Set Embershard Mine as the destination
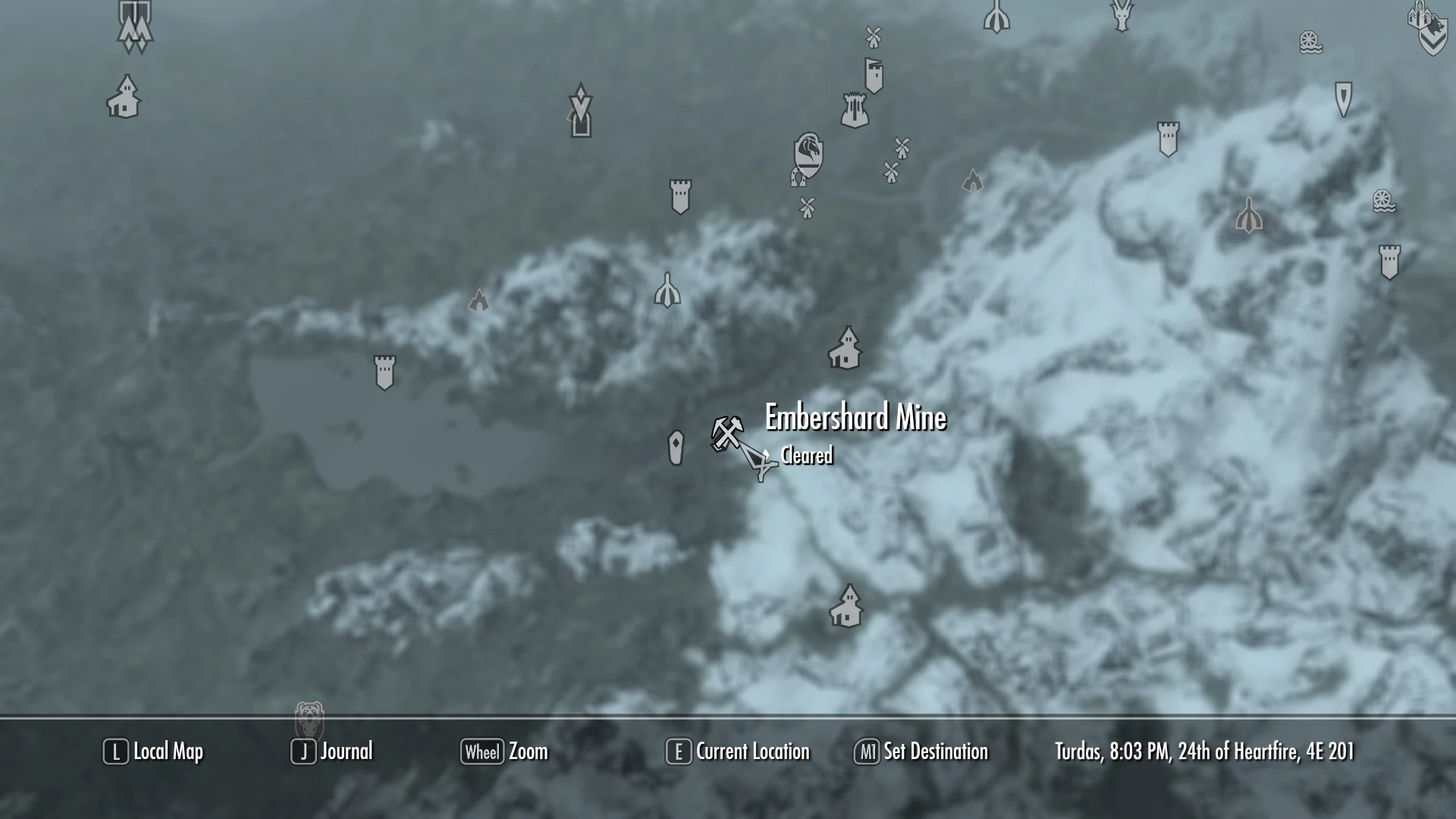Viewport: 1456px width, 819px height. tap(921, 752)
